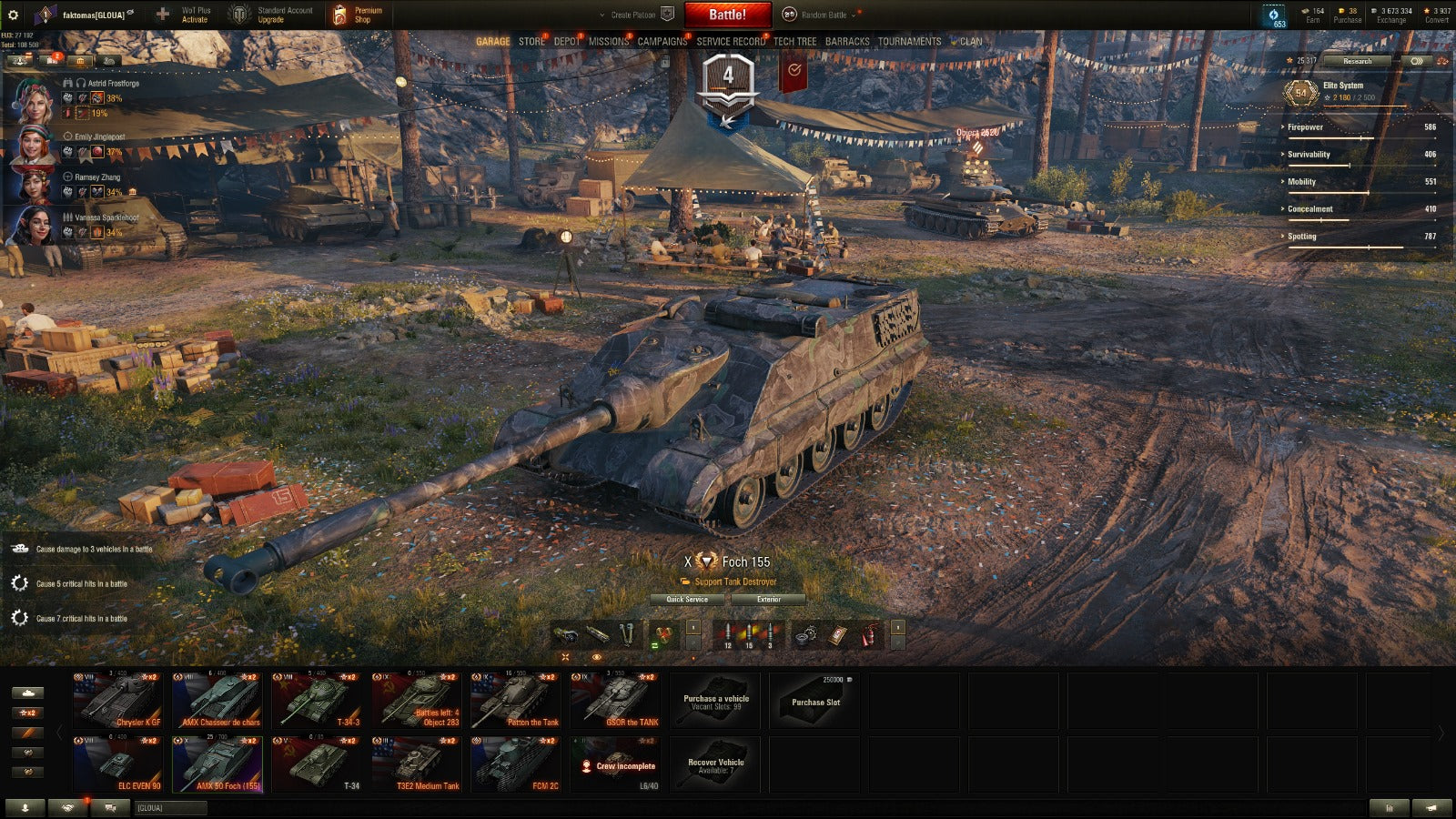Click the Quick Service button
Viewport: 1456px width, 819px height.
(x=687, y=600)
